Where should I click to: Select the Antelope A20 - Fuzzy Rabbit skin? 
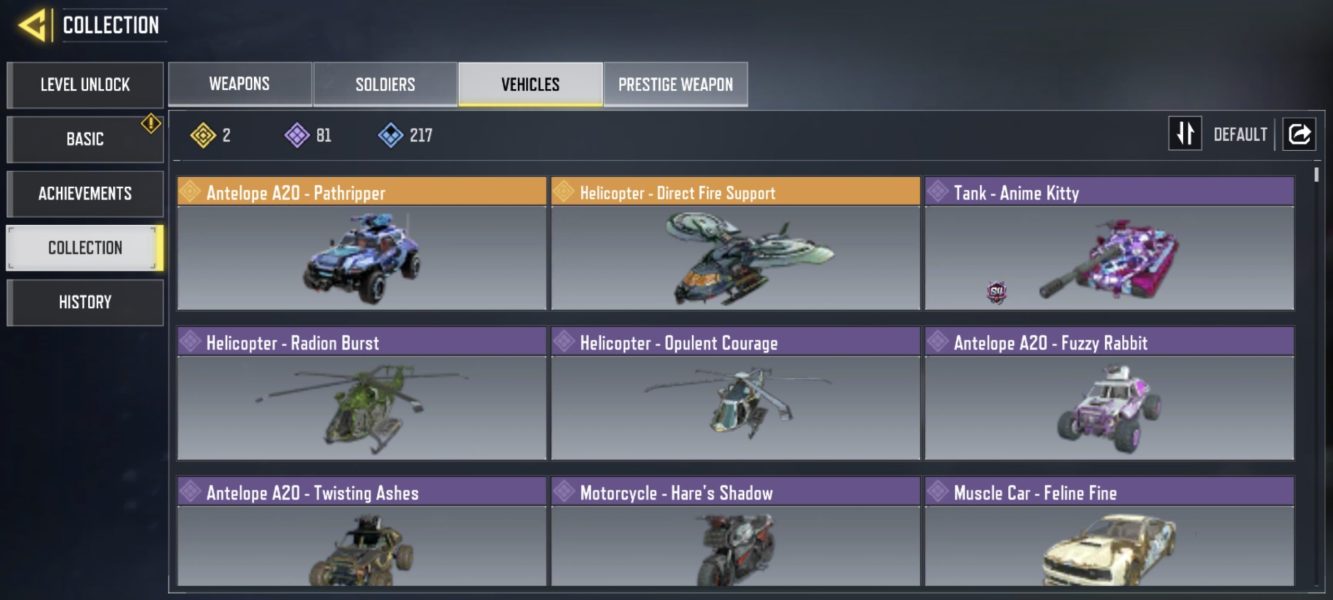click(1109, 394)
